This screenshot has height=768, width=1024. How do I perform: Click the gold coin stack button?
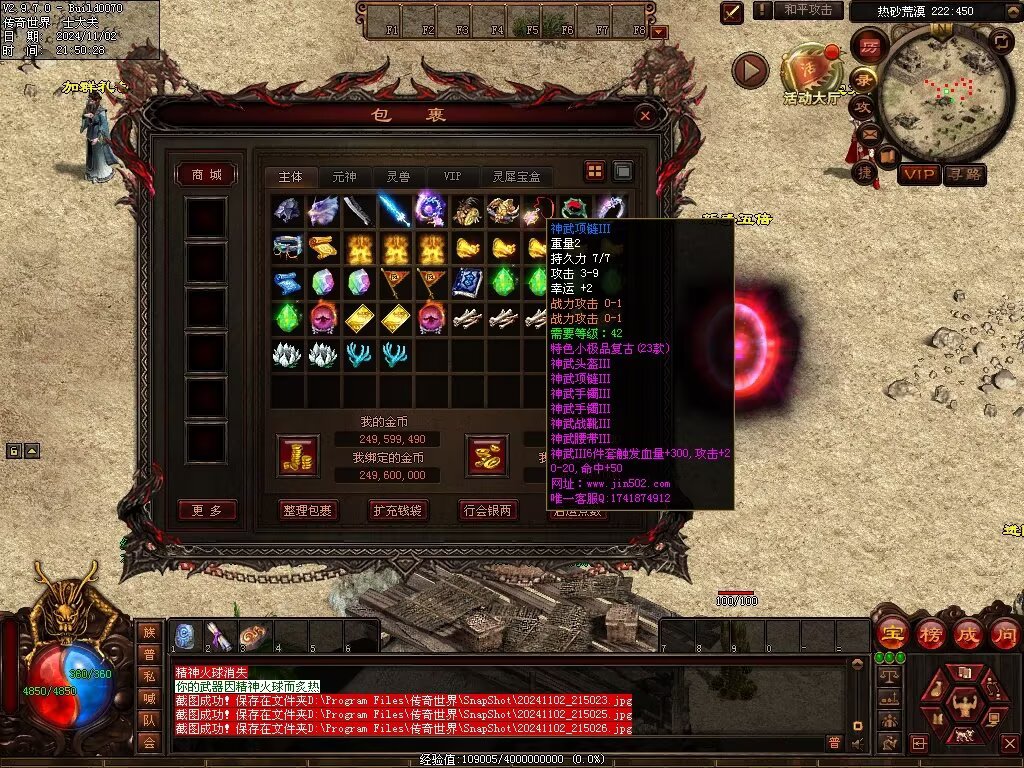tap(298, 455)
